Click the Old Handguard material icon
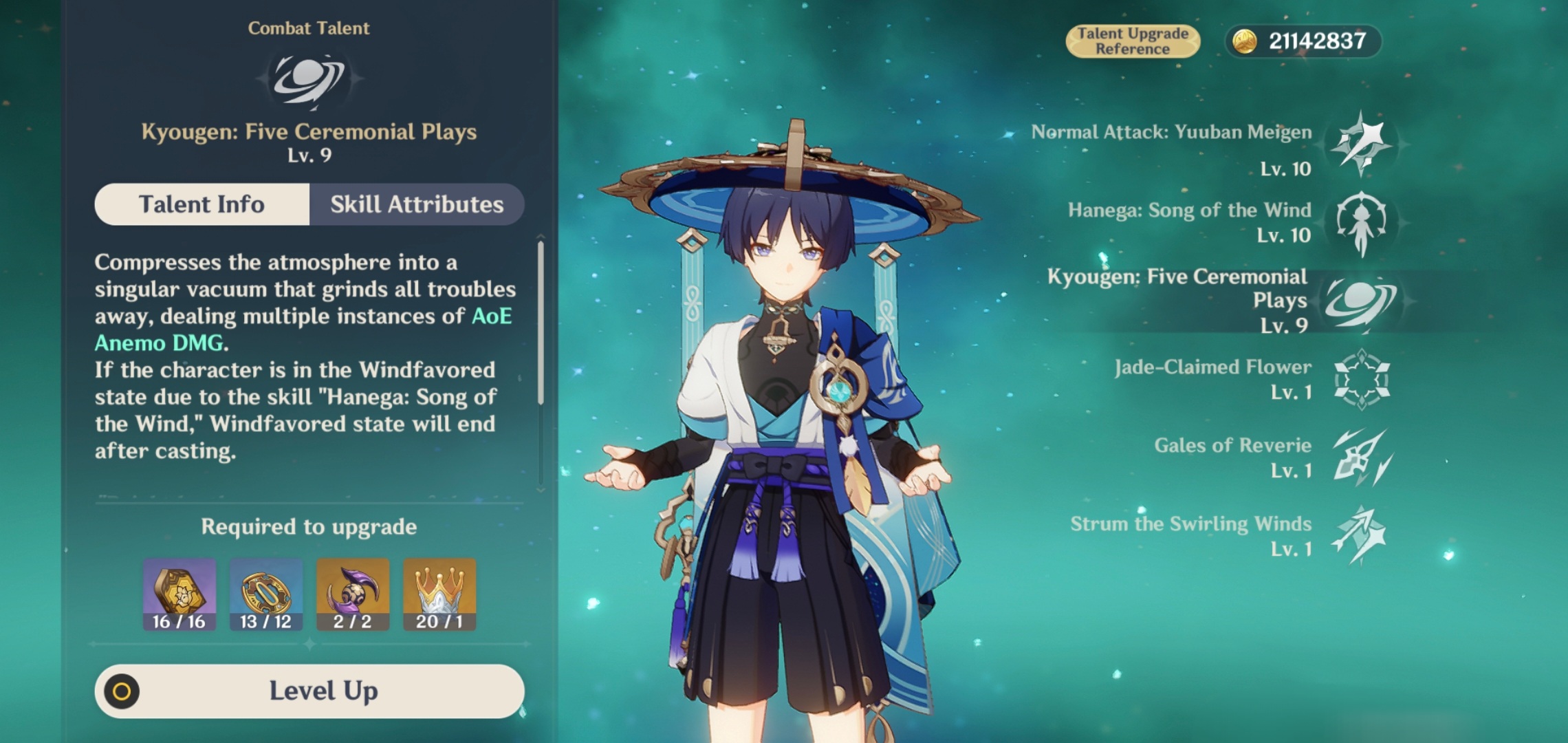Image resolution: width=1568 pixels, height=743 pixels. (265, 593)
